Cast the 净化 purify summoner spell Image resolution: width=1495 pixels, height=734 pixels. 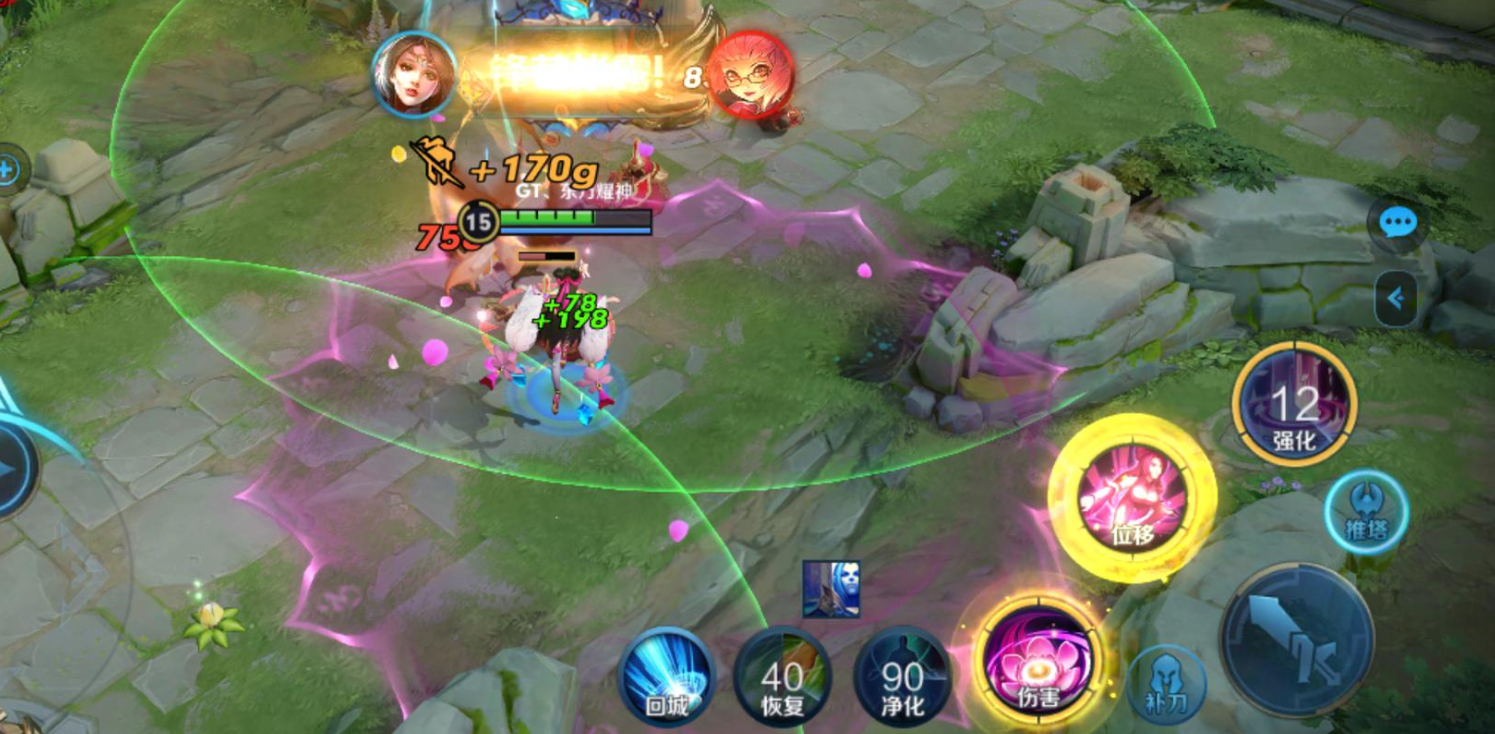(902, 677)
